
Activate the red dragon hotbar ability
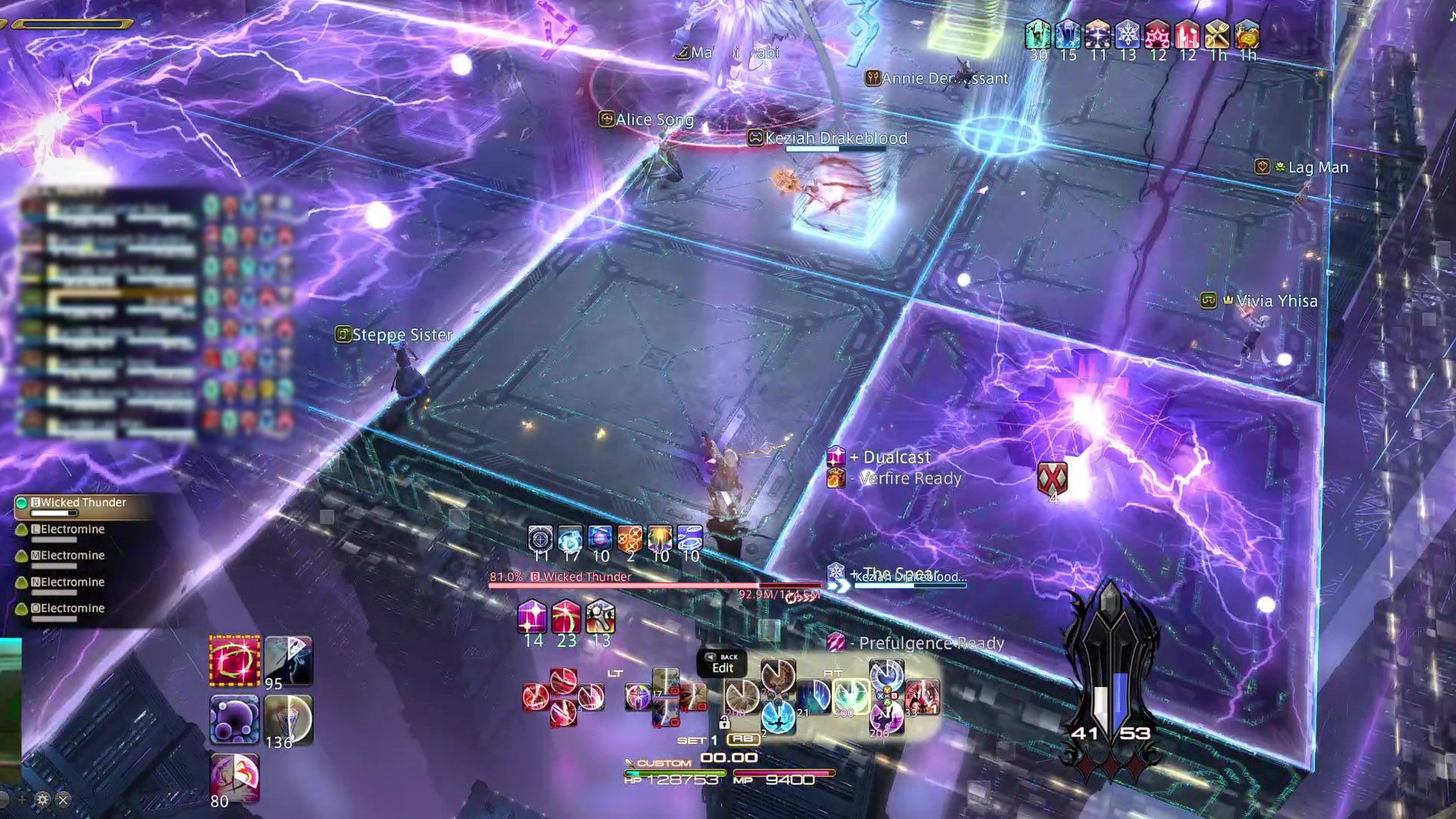coord(922,695)
